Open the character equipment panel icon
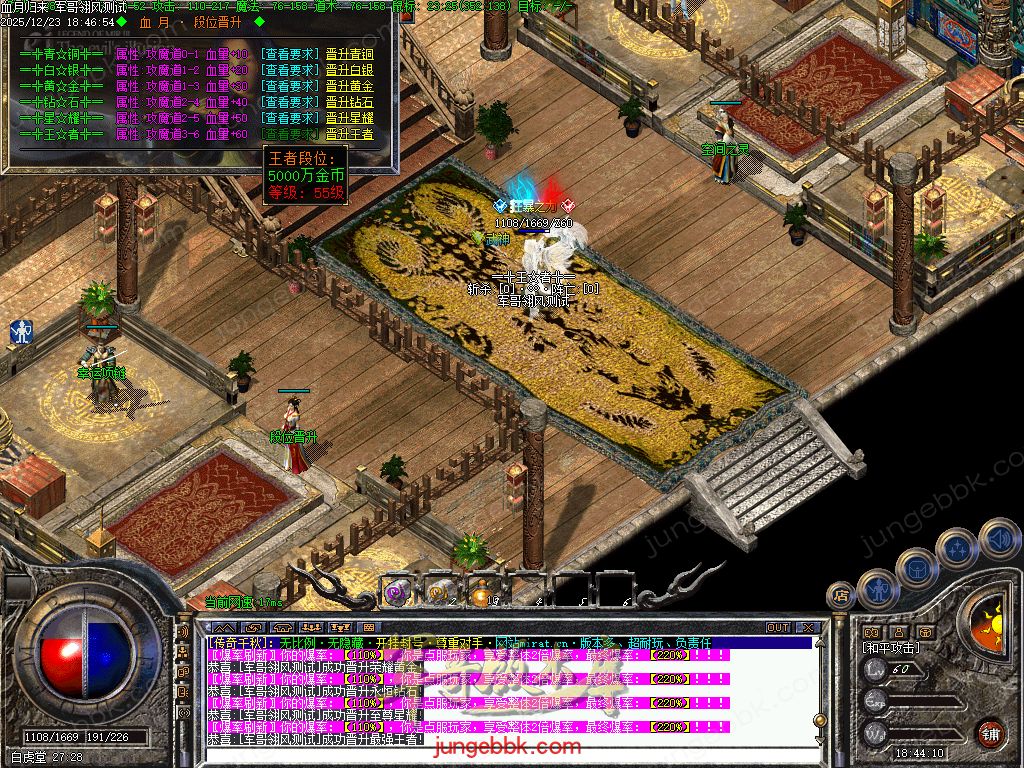The width and height of the screenshot is (1024, 768). click(x=878, y=589)
